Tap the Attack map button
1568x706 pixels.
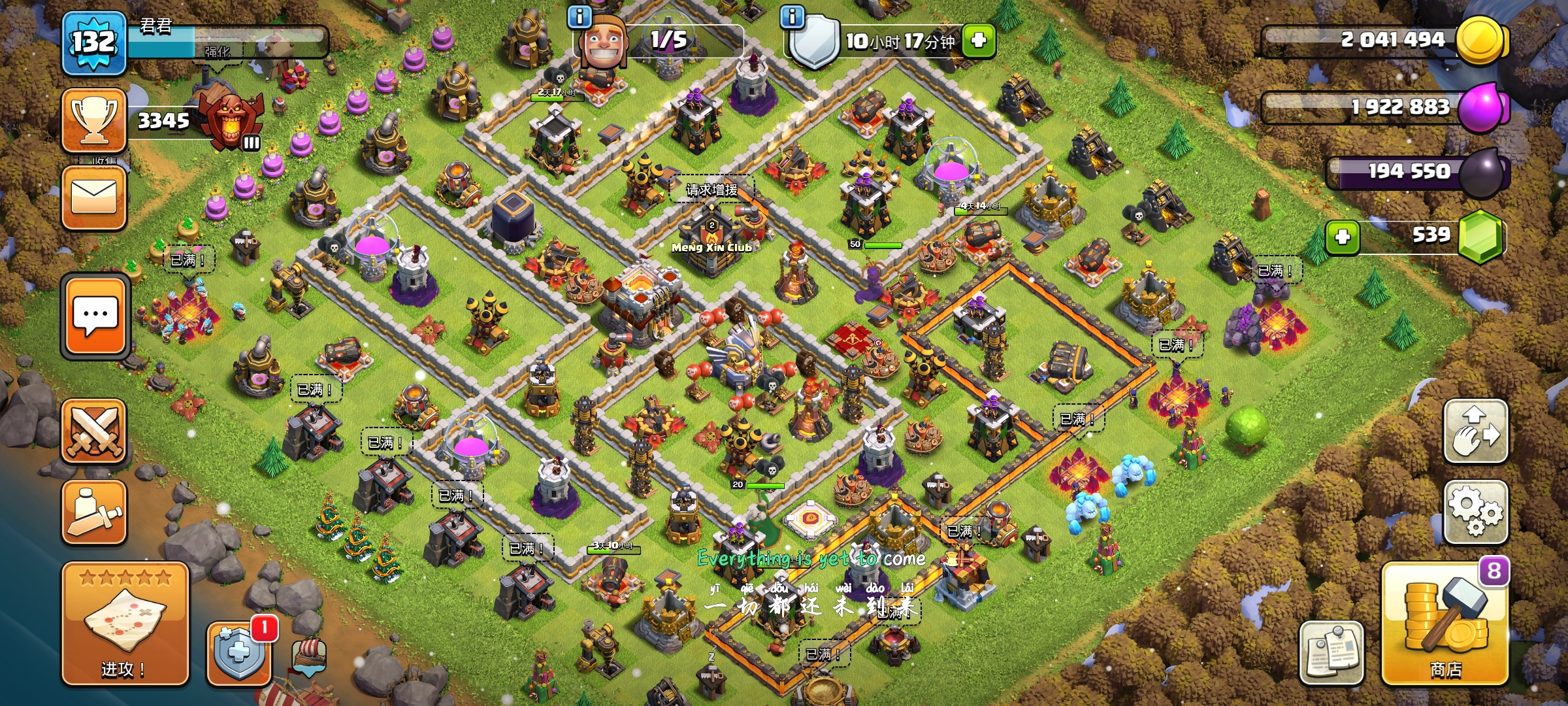(x=125, y=624)
